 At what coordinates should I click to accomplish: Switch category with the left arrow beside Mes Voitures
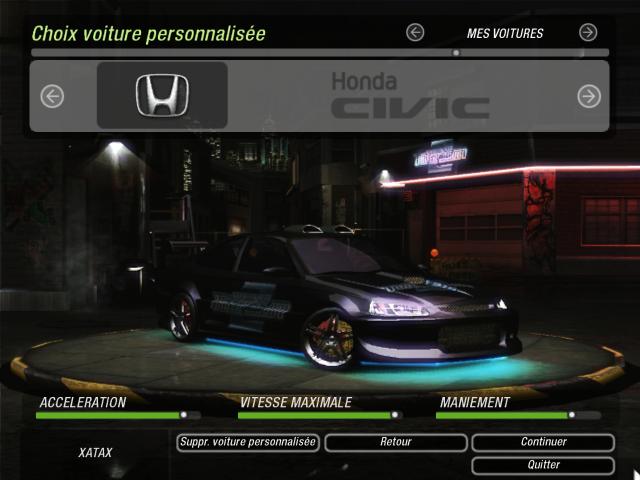[415, 32]
